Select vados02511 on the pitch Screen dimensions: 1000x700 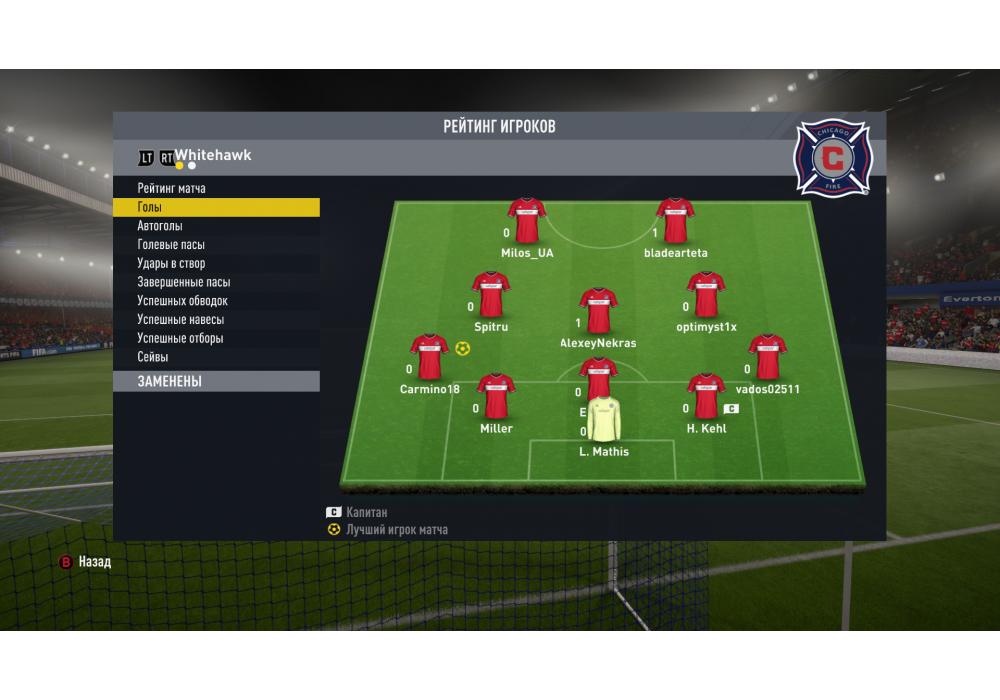(x=767, y=357)
